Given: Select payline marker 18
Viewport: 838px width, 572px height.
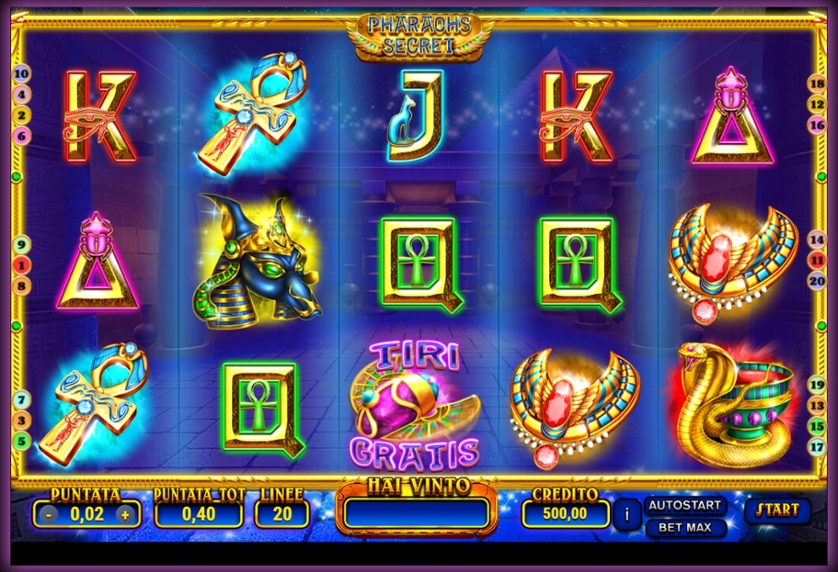Looking at the screenshot, I should (817, 84).
